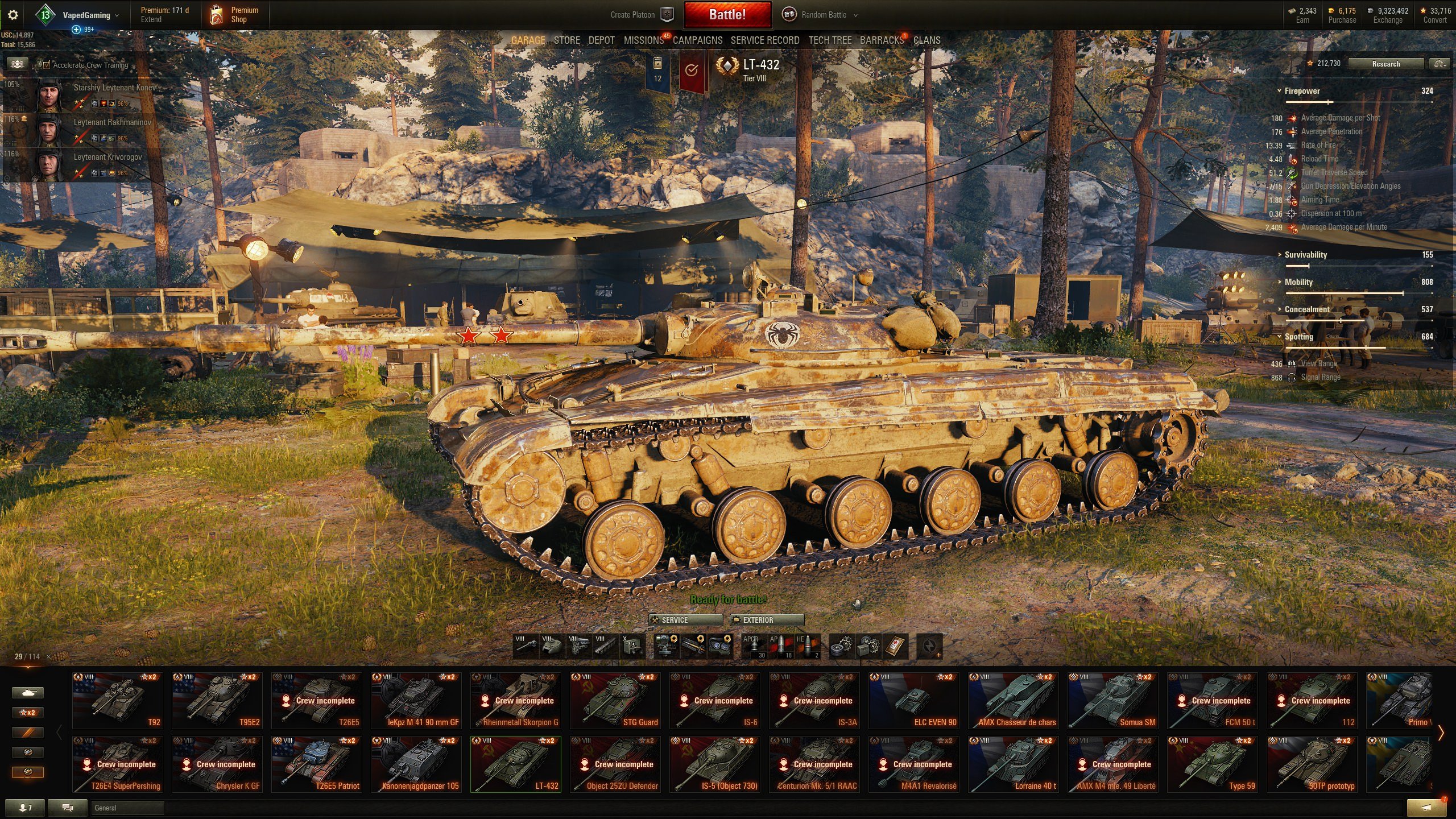Open the Premium Shop

coord(234,15)
